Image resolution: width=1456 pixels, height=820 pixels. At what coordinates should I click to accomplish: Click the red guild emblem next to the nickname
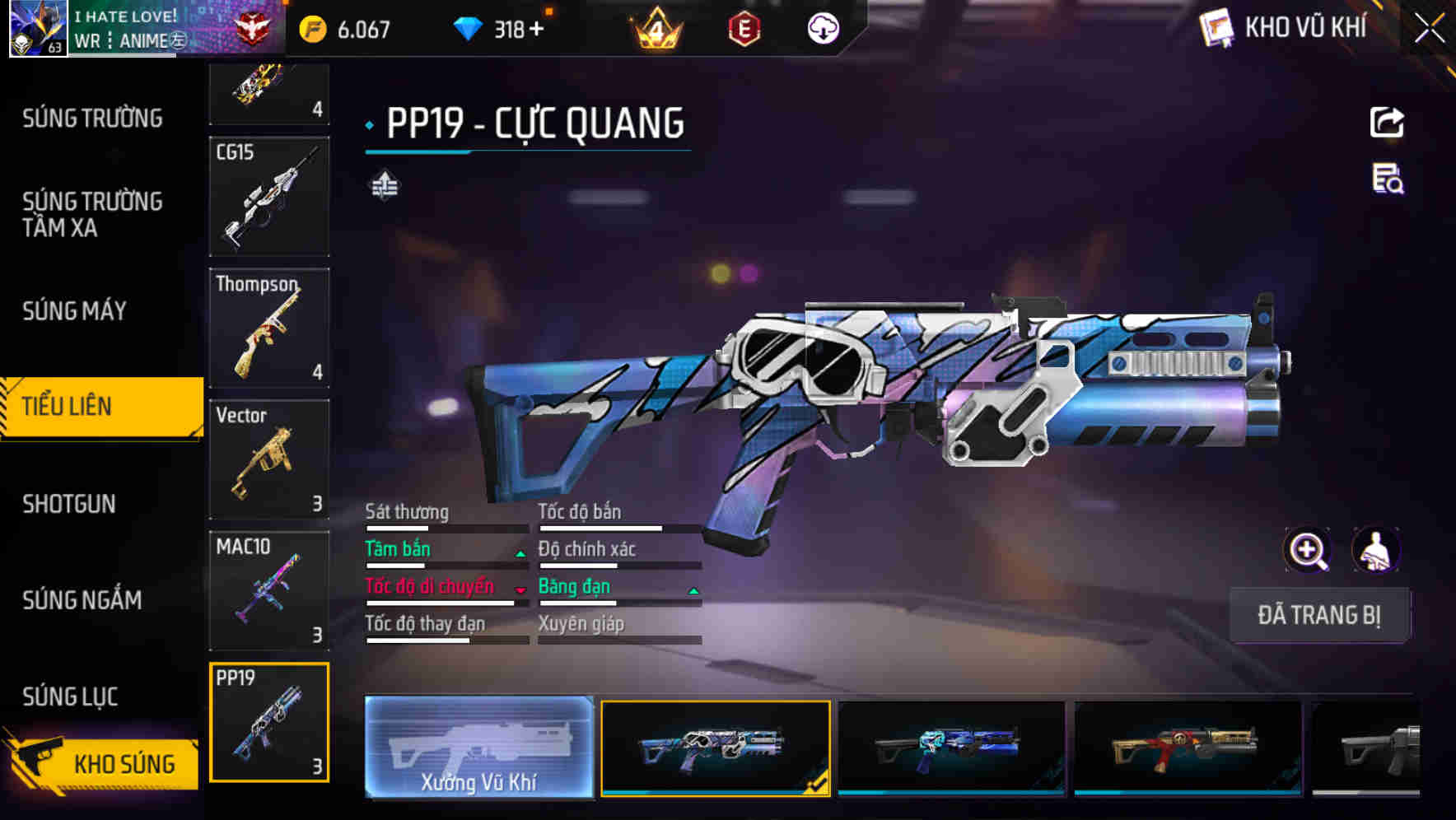[255, 26]
